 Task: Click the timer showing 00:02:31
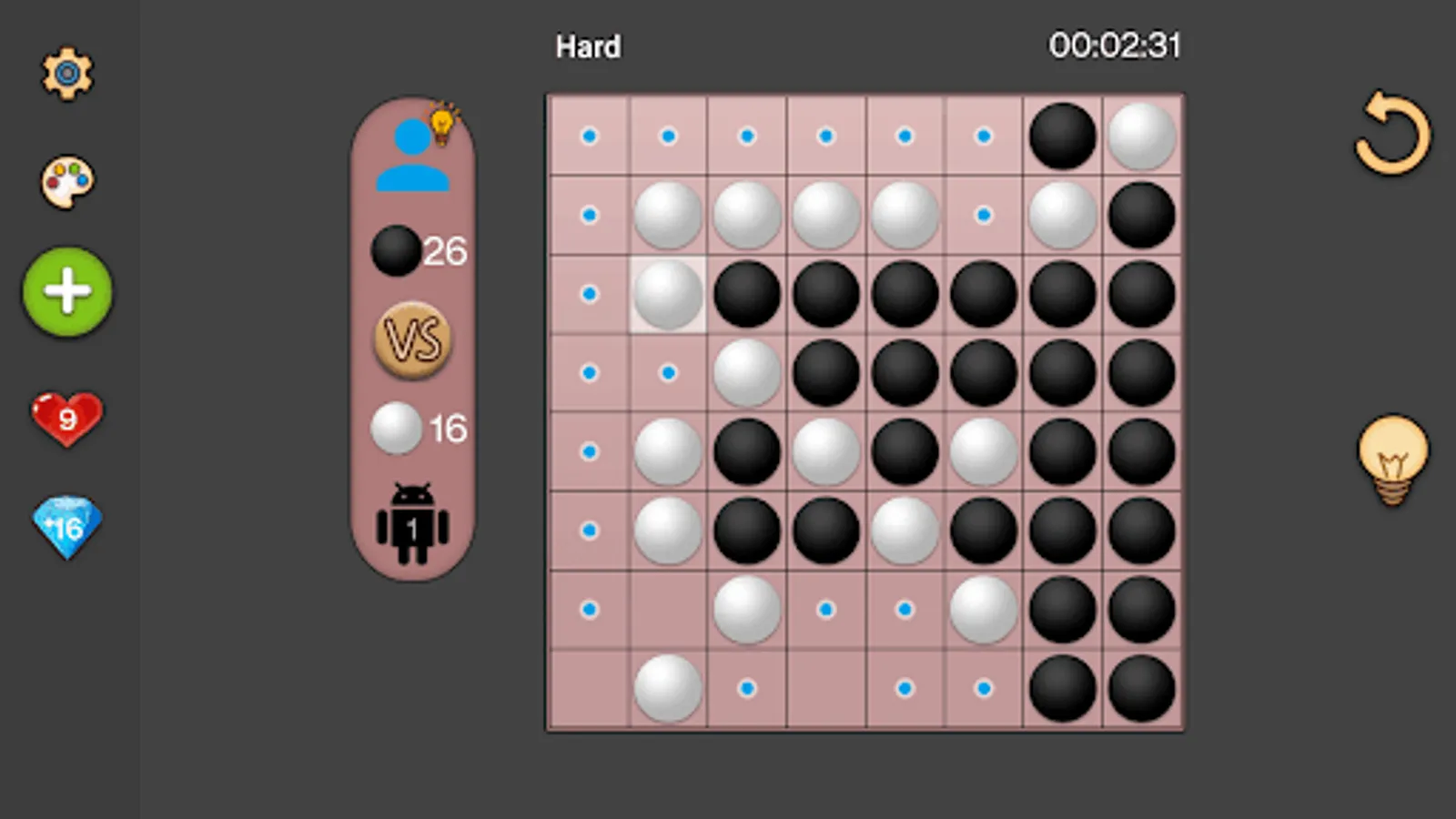coord(1115,44)
